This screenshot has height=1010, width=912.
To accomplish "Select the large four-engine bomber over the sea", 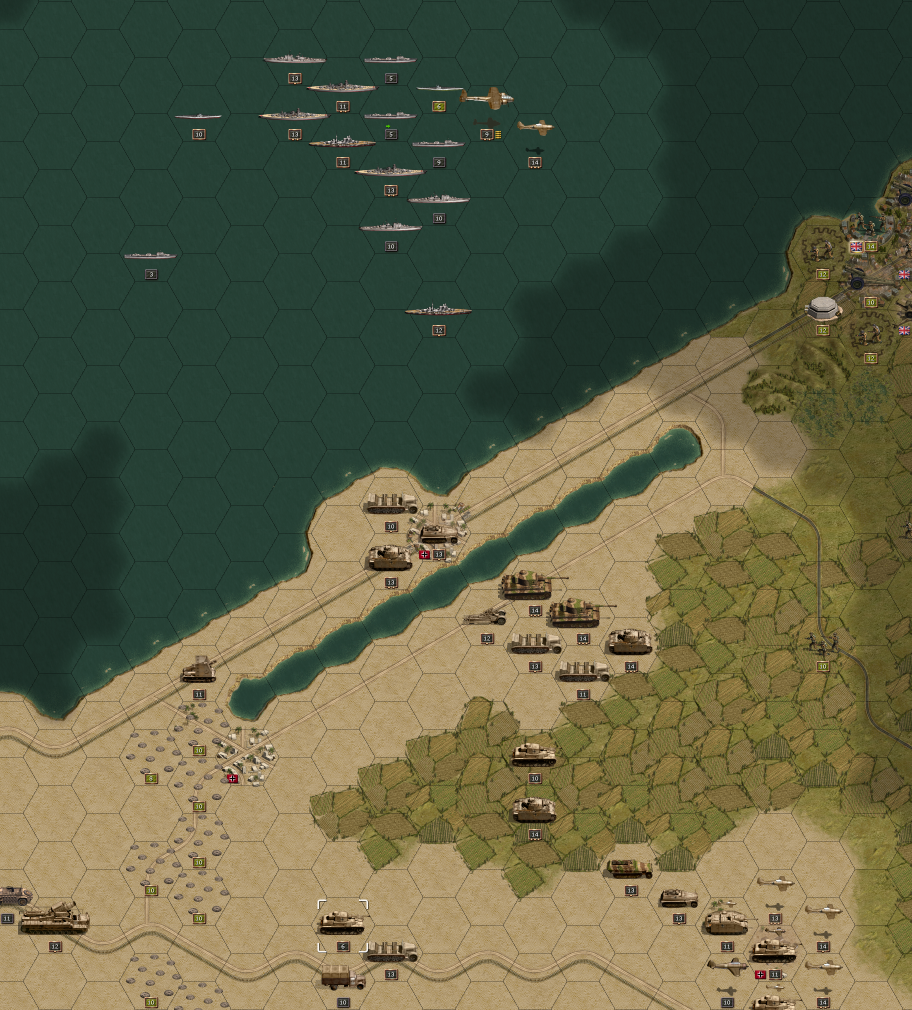I will [x=487, y=97].
